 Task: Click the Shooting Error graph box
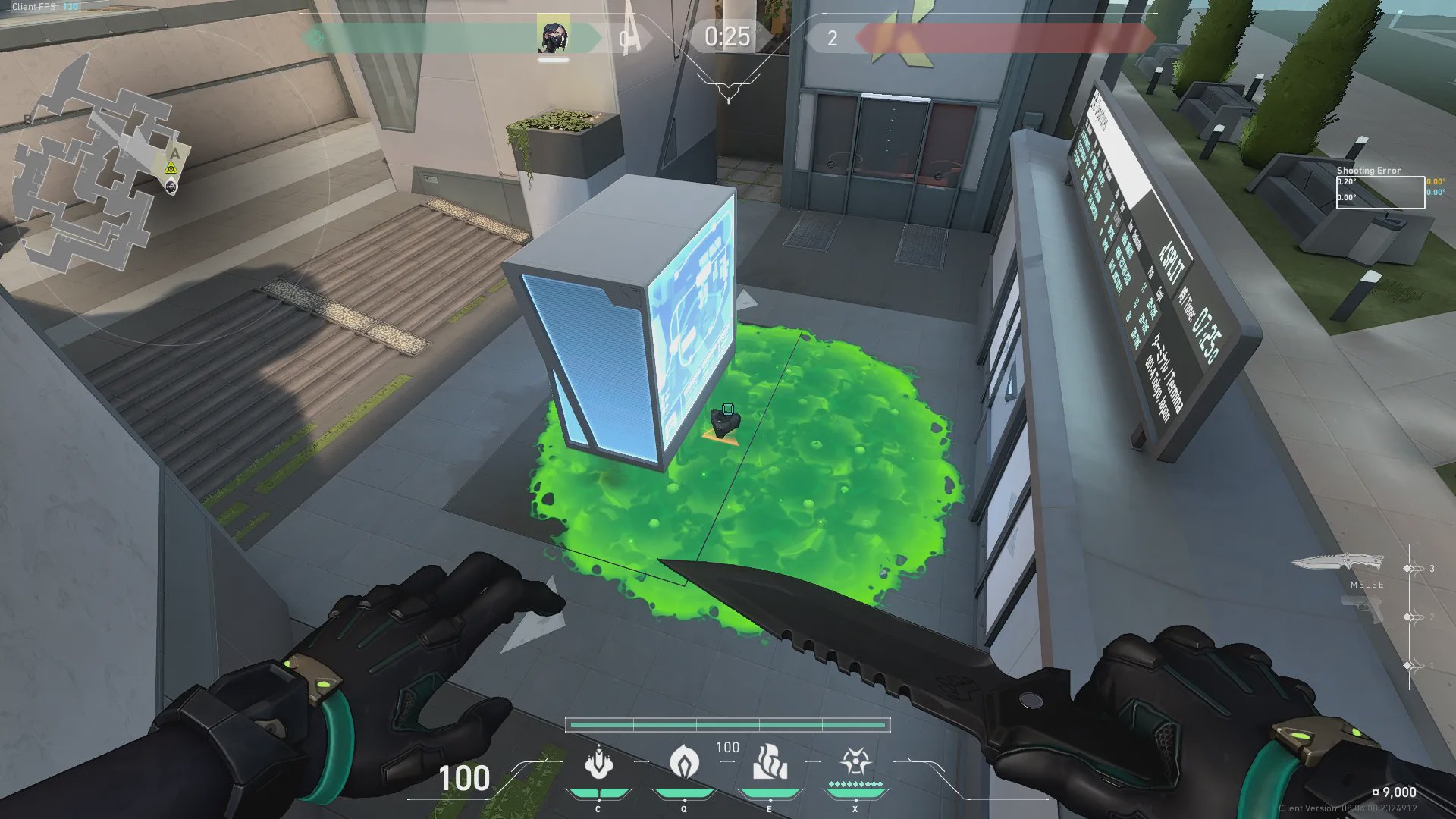pos(1380,193)
